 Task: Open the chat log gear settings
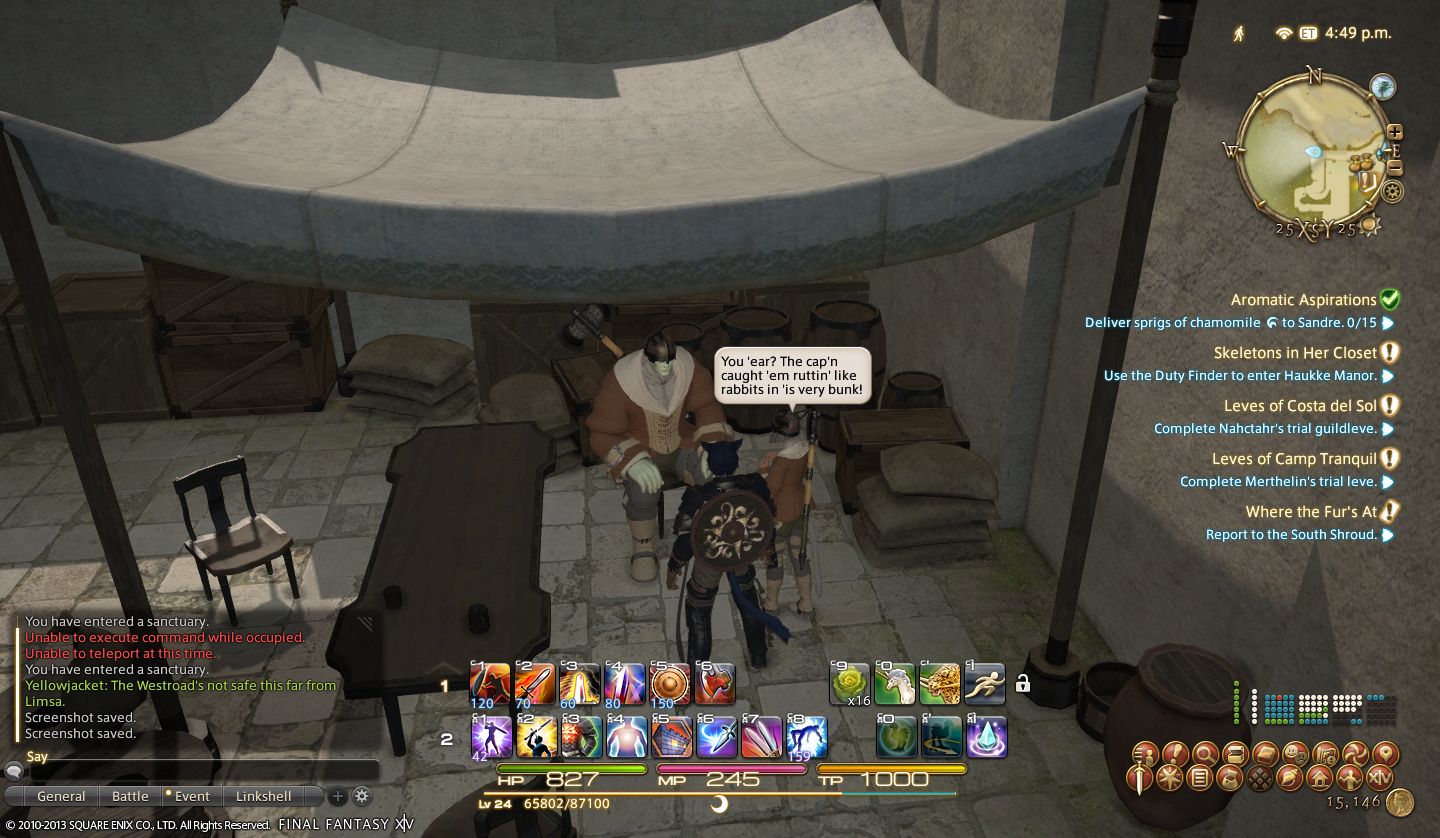[362, 796]
